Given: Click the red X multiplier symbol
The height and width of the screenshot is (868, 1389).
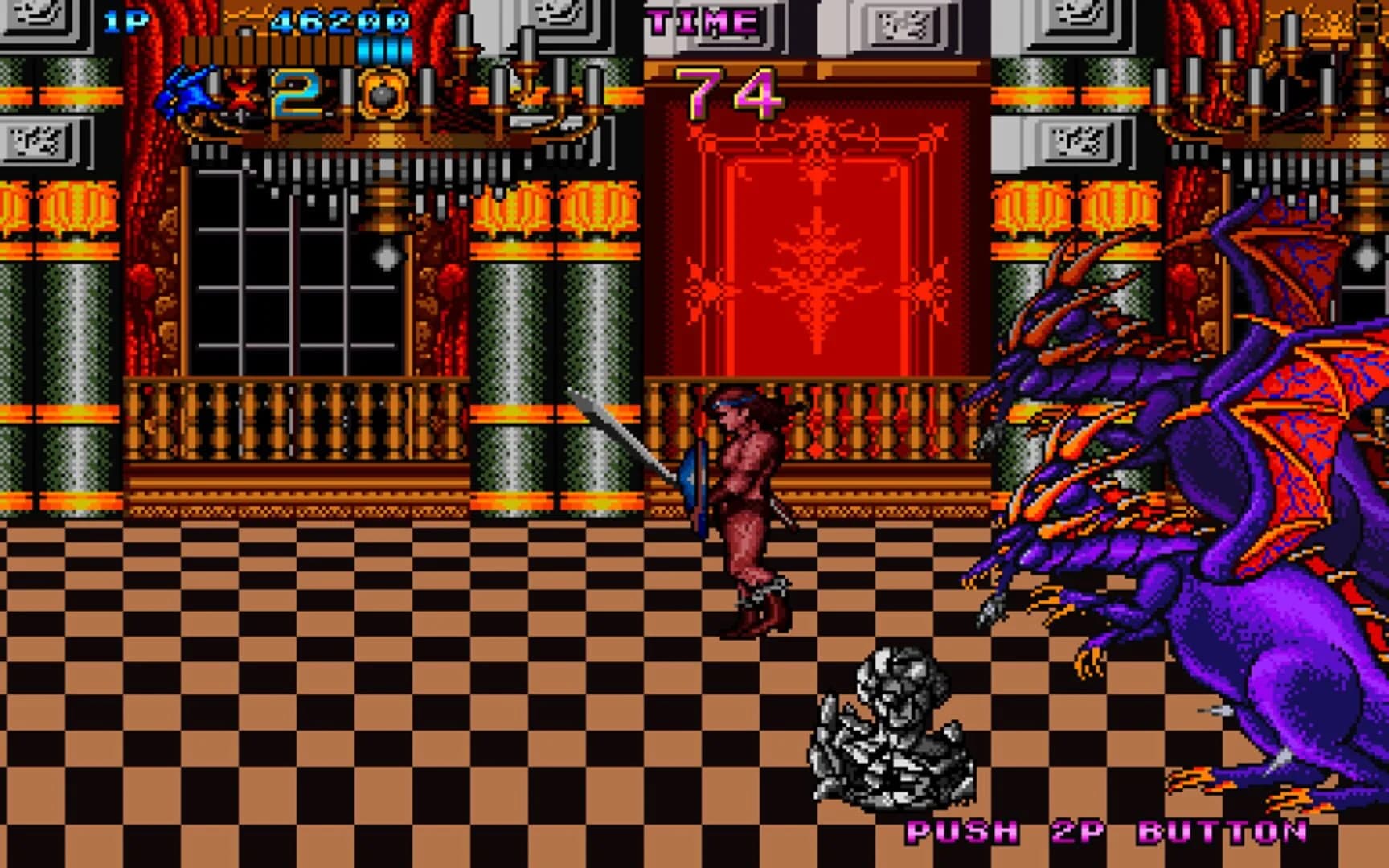Looking at the screenshot, I should 243,94.
